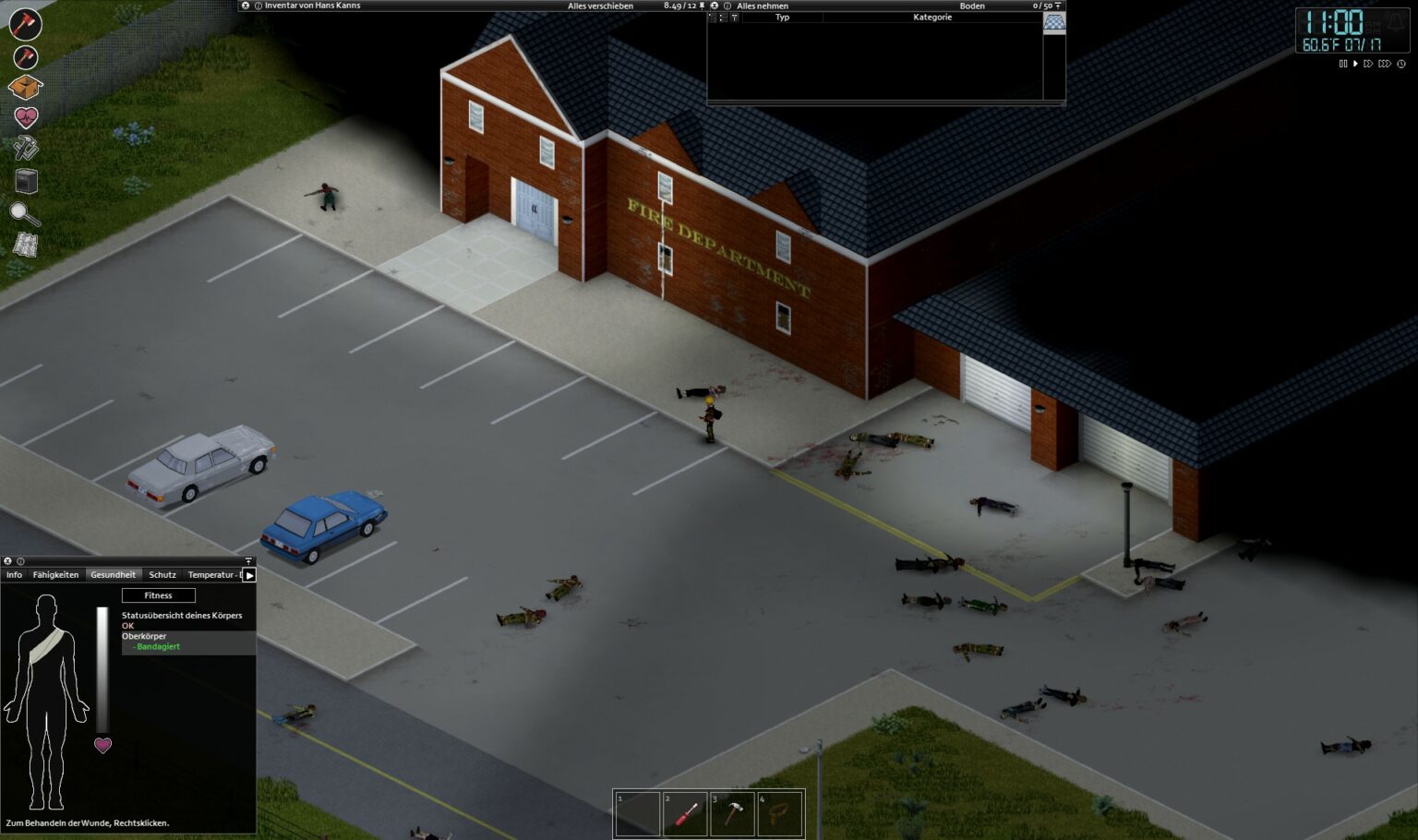Open the Schutz tab in the health panel

(162, 574)
